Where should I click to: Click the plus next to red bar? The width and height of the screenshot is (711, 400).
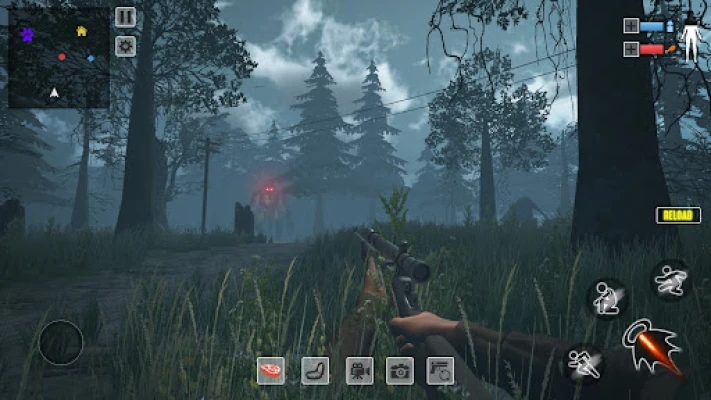[x=631, y=49]
